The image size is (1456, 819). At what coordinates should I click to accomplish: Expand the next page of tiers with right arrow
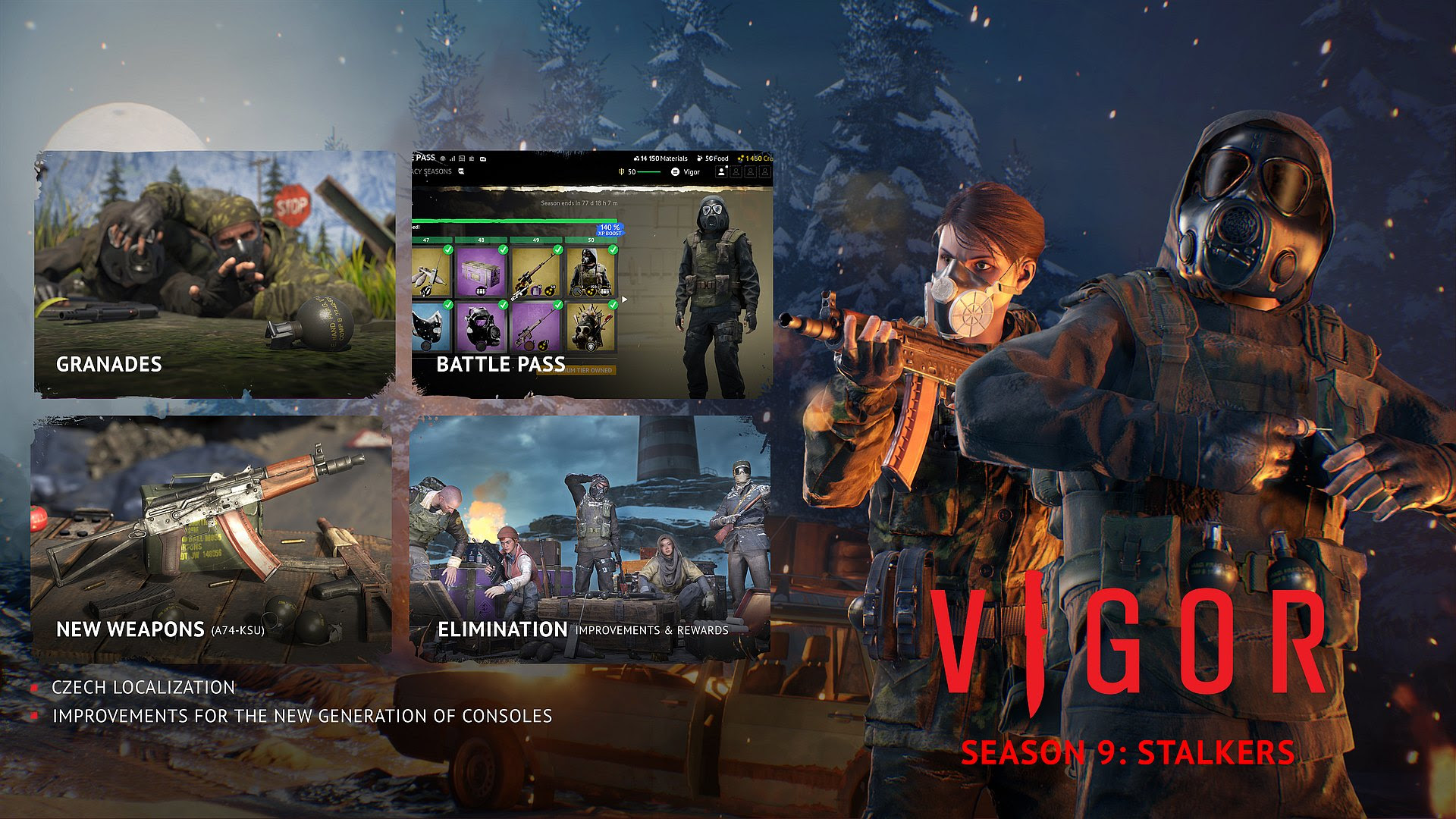(x=624, y=300)
